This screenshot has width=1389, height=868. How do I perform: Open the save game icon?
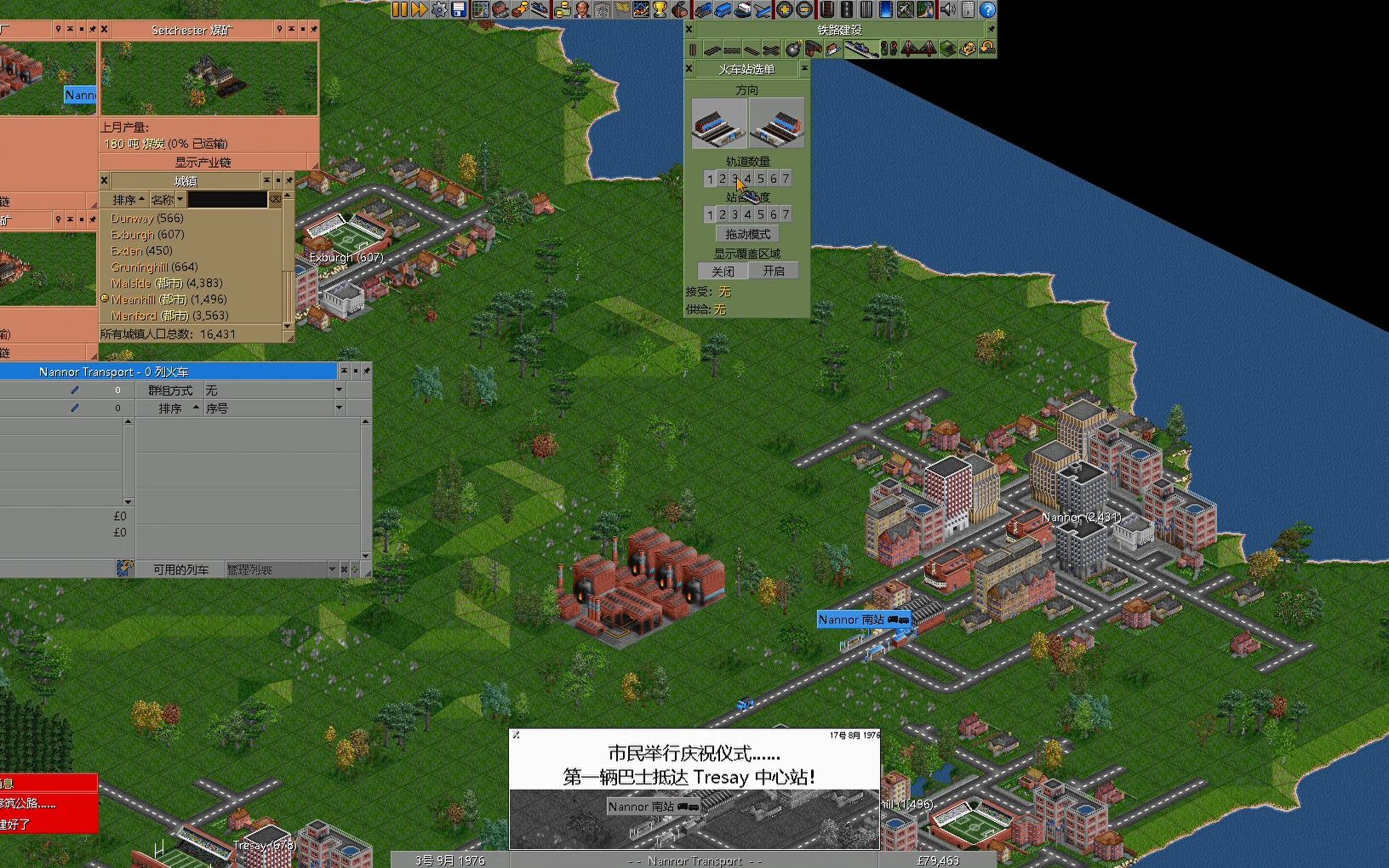pos(458,9)
